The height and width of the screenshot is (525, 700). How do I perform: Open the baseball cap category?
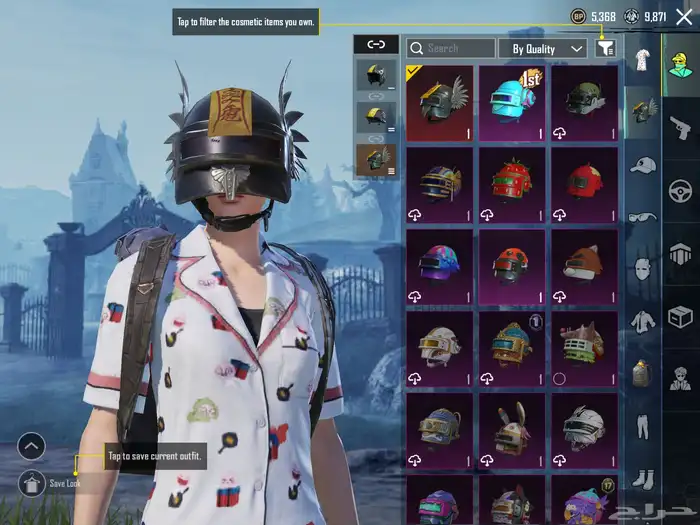point(642,164)
